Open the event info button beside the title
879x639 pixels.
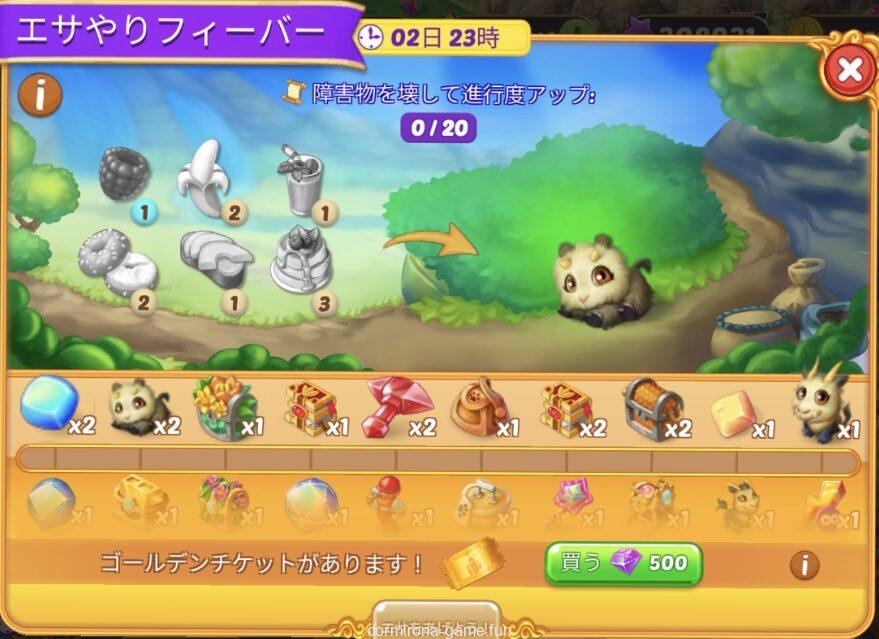pyautogui.click(x=40, y=96)
